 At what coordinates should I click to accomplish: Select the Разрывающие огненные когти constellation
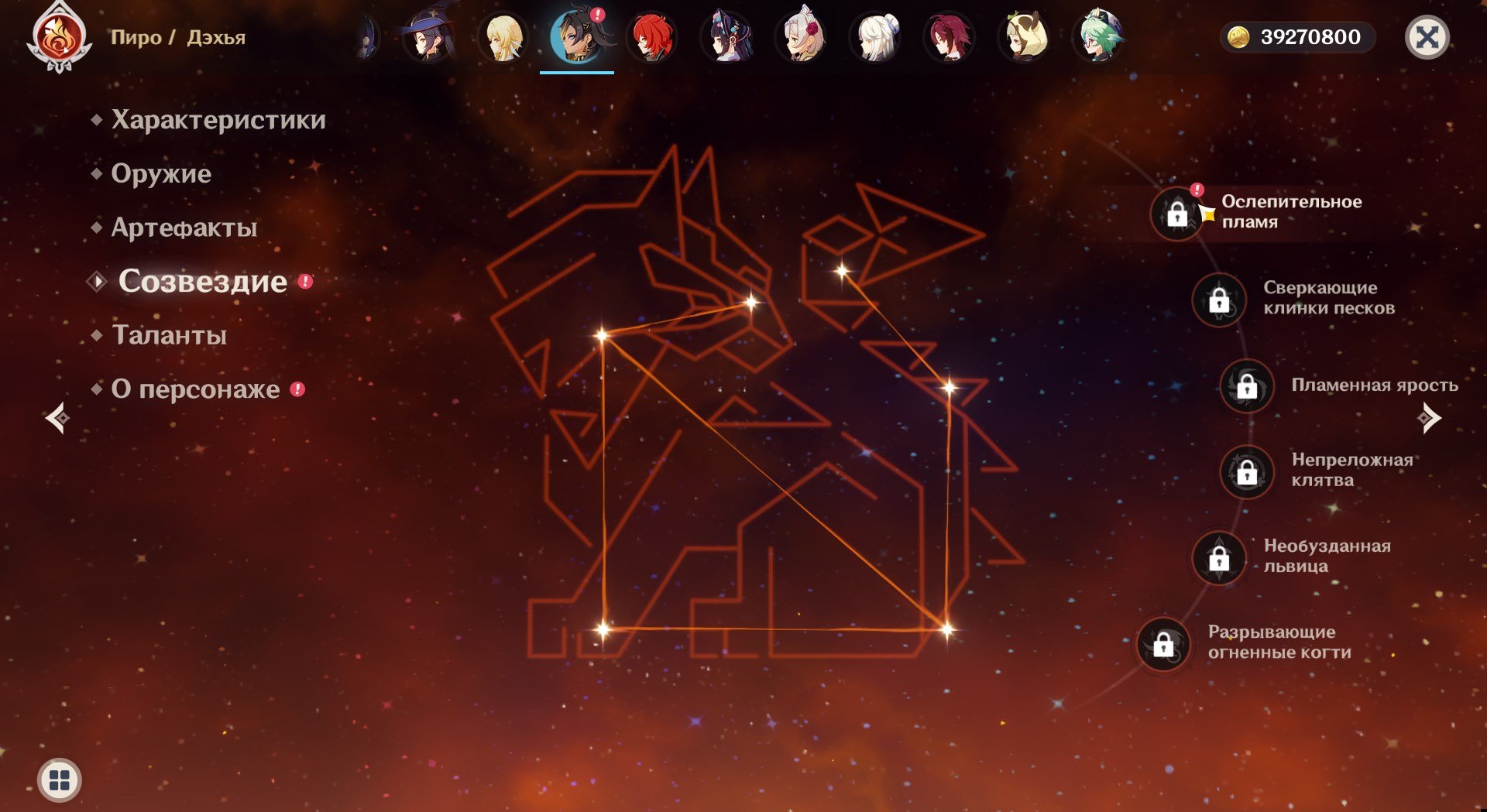click(1163, 643)
